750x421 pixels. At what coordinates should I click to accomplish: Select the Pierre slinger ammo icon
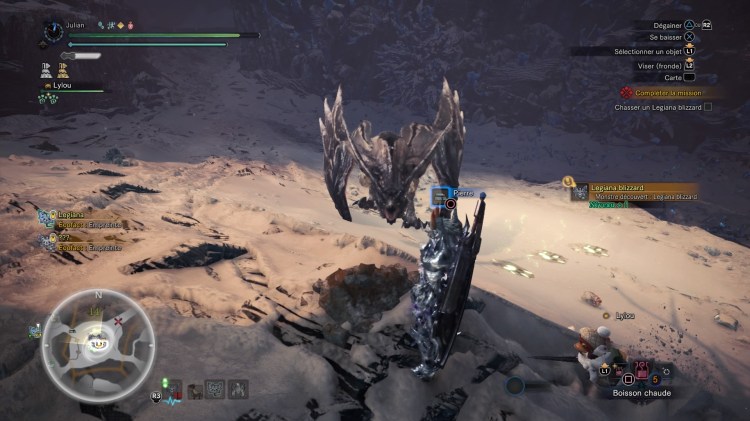point(438,196)
